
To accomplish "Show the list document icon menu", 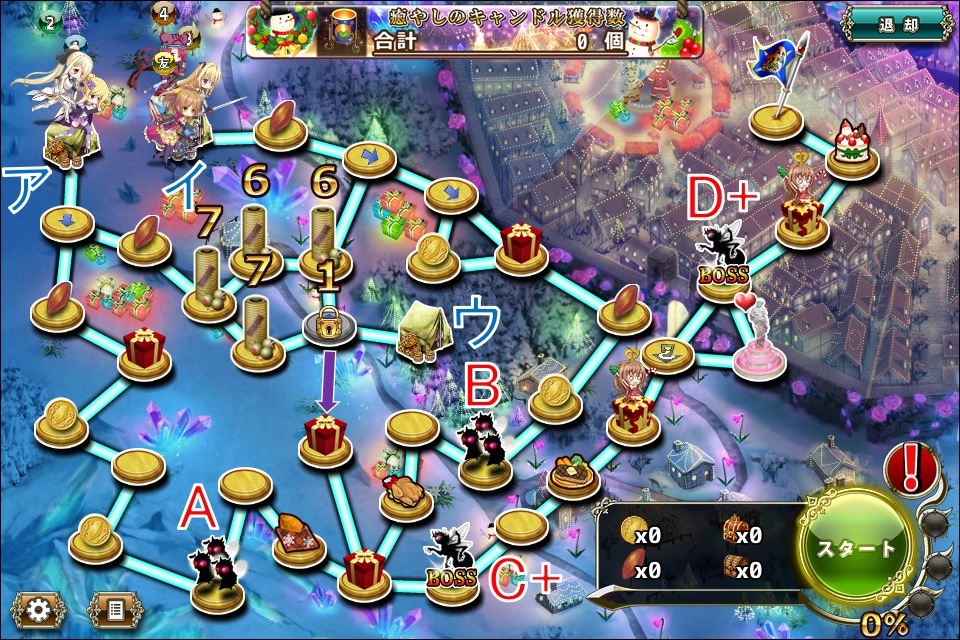I will [115, 607].
